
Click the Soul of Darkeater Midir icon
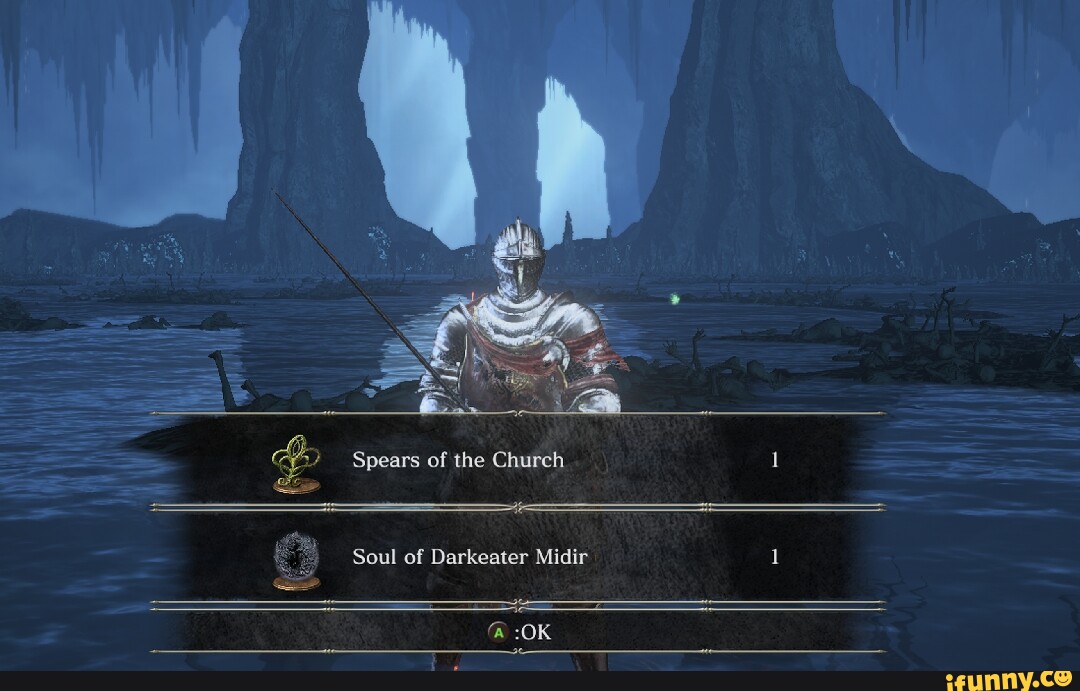[296, 561]
